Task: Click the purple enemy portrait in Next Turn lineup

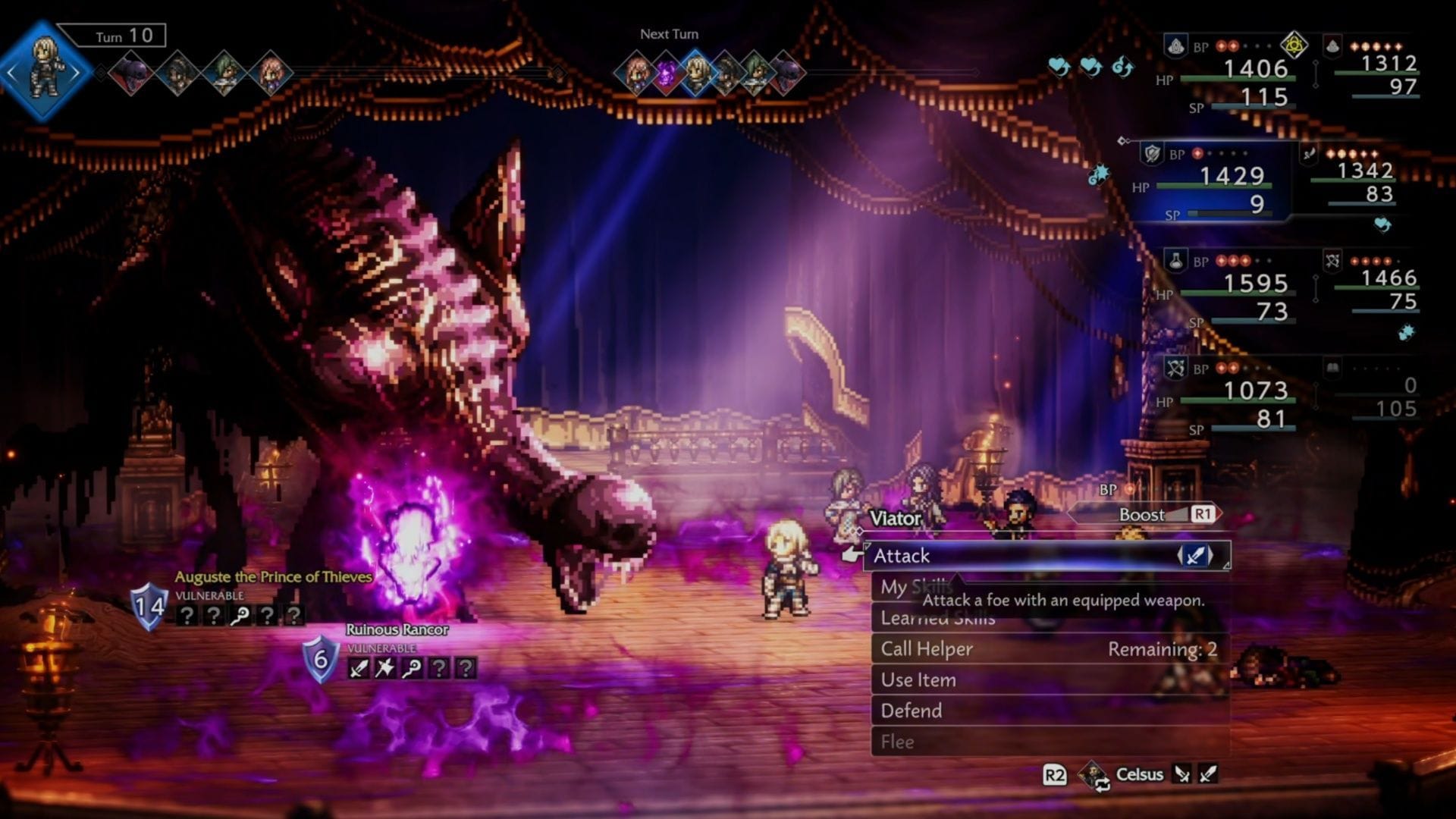Action: click(666, 71)
